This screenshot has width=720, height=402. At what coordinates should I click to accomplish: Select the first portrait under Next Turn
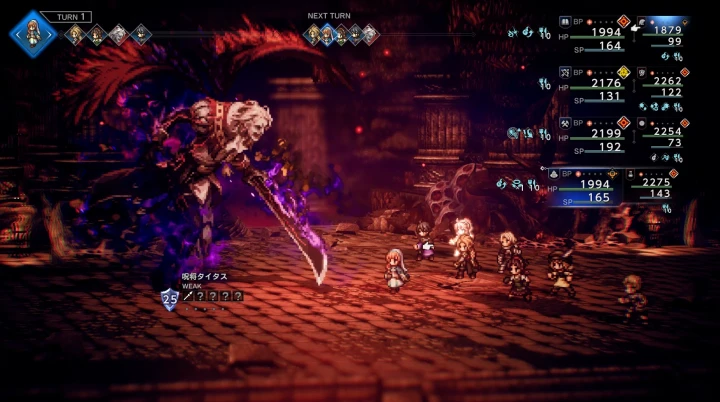point(313,36)
